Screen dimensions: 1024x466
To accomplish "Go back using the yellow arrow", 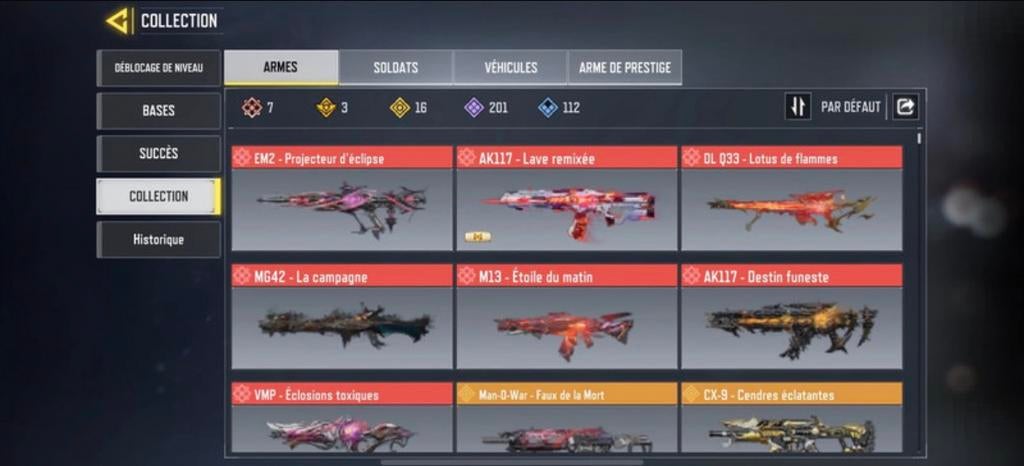I will click(117, 21).
